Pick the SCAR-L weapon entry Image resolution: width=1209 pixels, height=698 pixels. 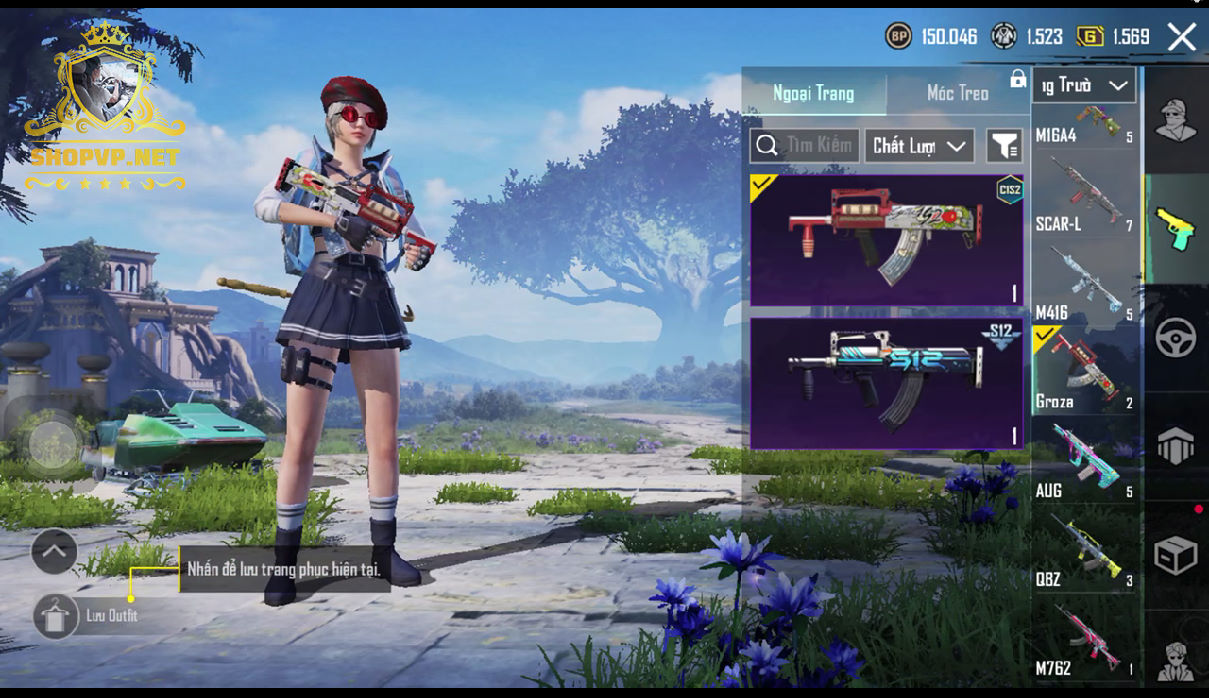click(x=1084, y=200)
